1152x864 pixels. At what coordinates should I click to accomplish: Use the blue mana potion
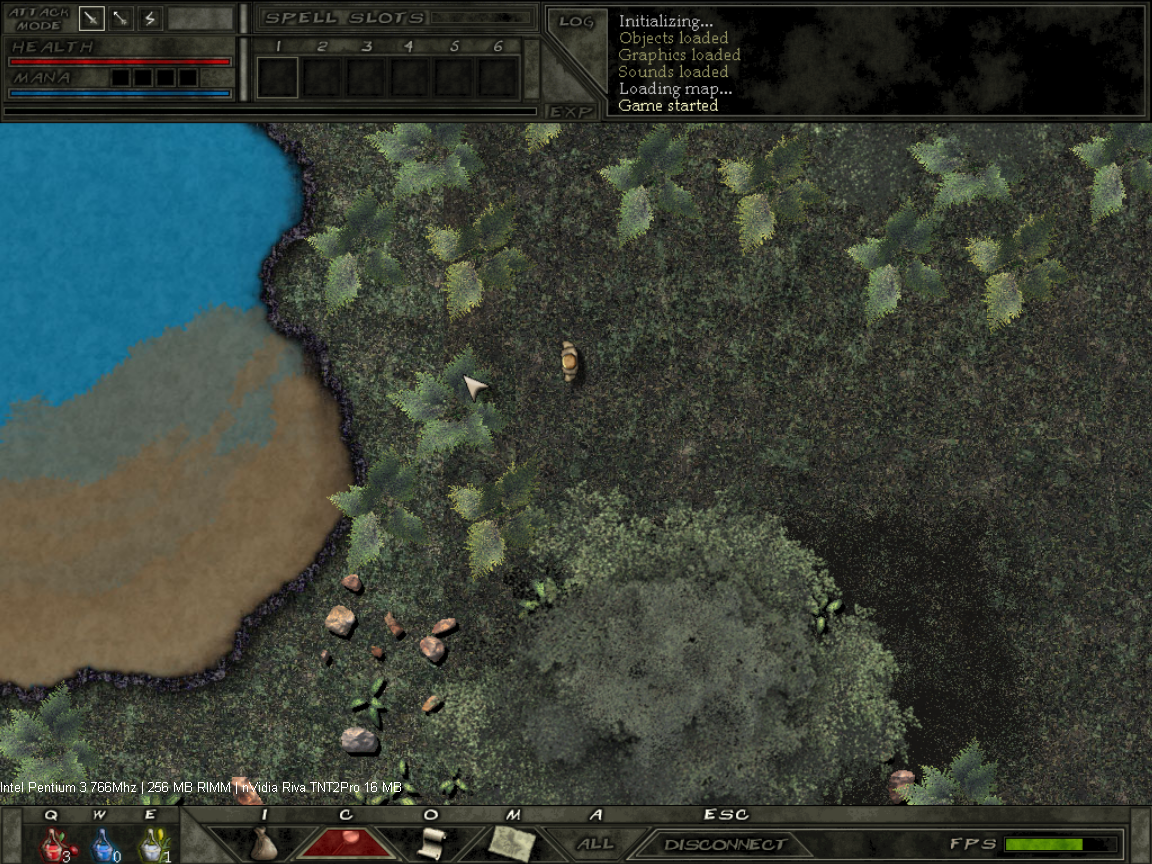(x=102, y=846)
